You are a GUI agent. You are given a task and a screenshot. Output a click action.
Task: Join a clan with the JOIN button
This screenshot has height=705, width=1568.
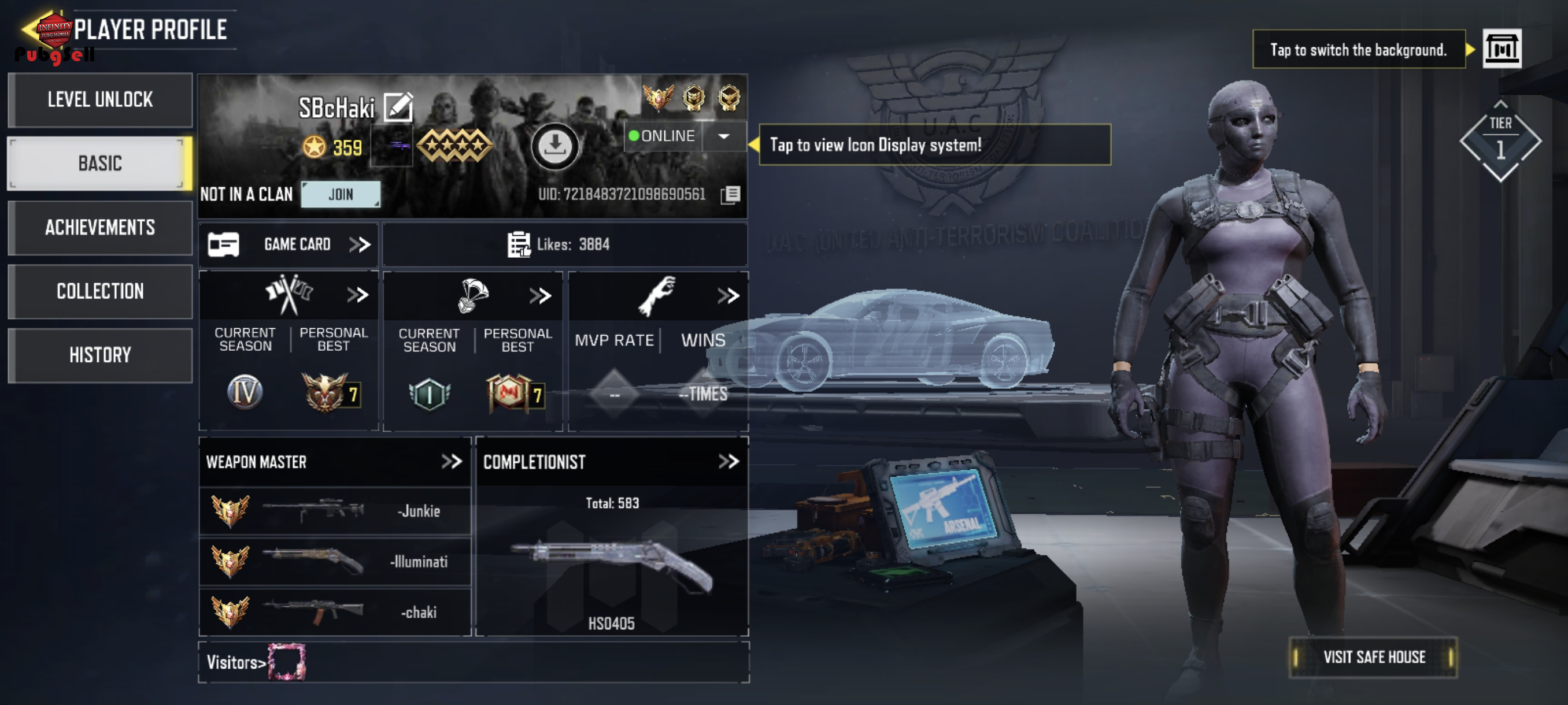pos(341,195)
